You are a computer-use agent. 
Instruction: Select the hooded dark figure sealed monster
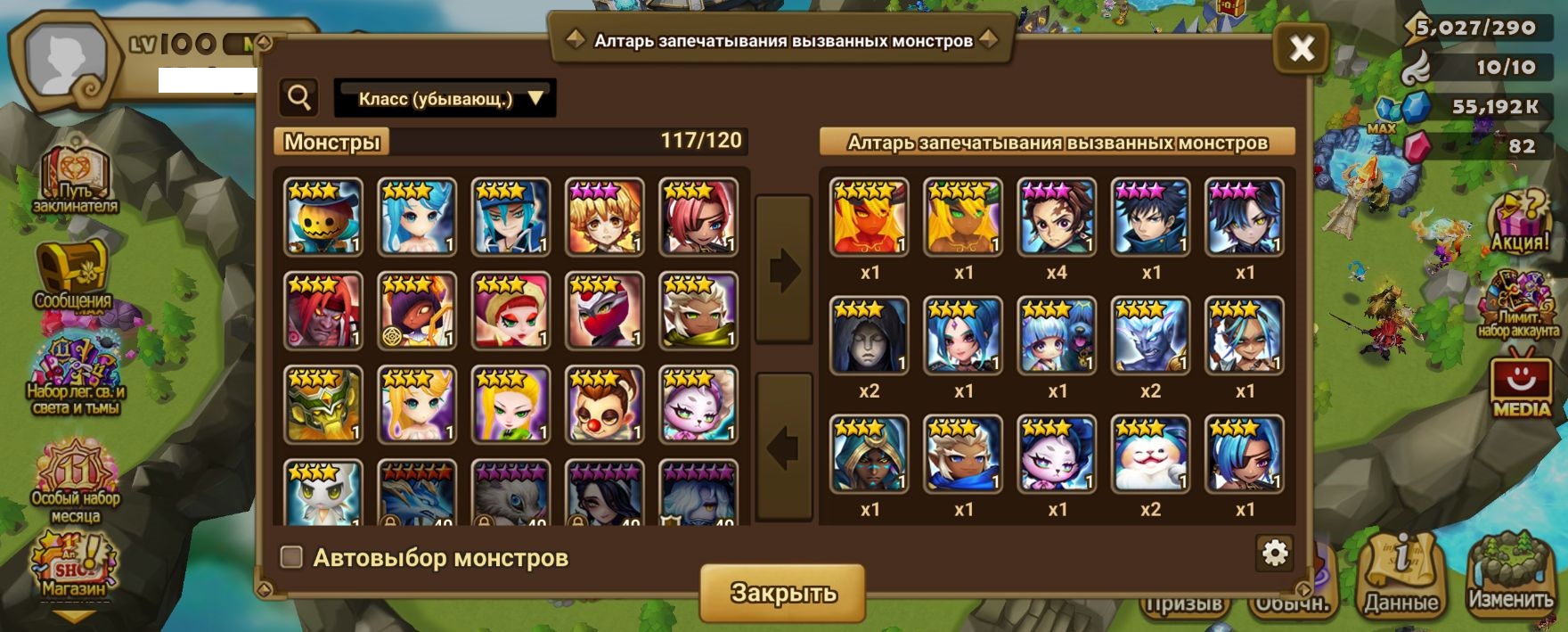click(x=869, y=336)
